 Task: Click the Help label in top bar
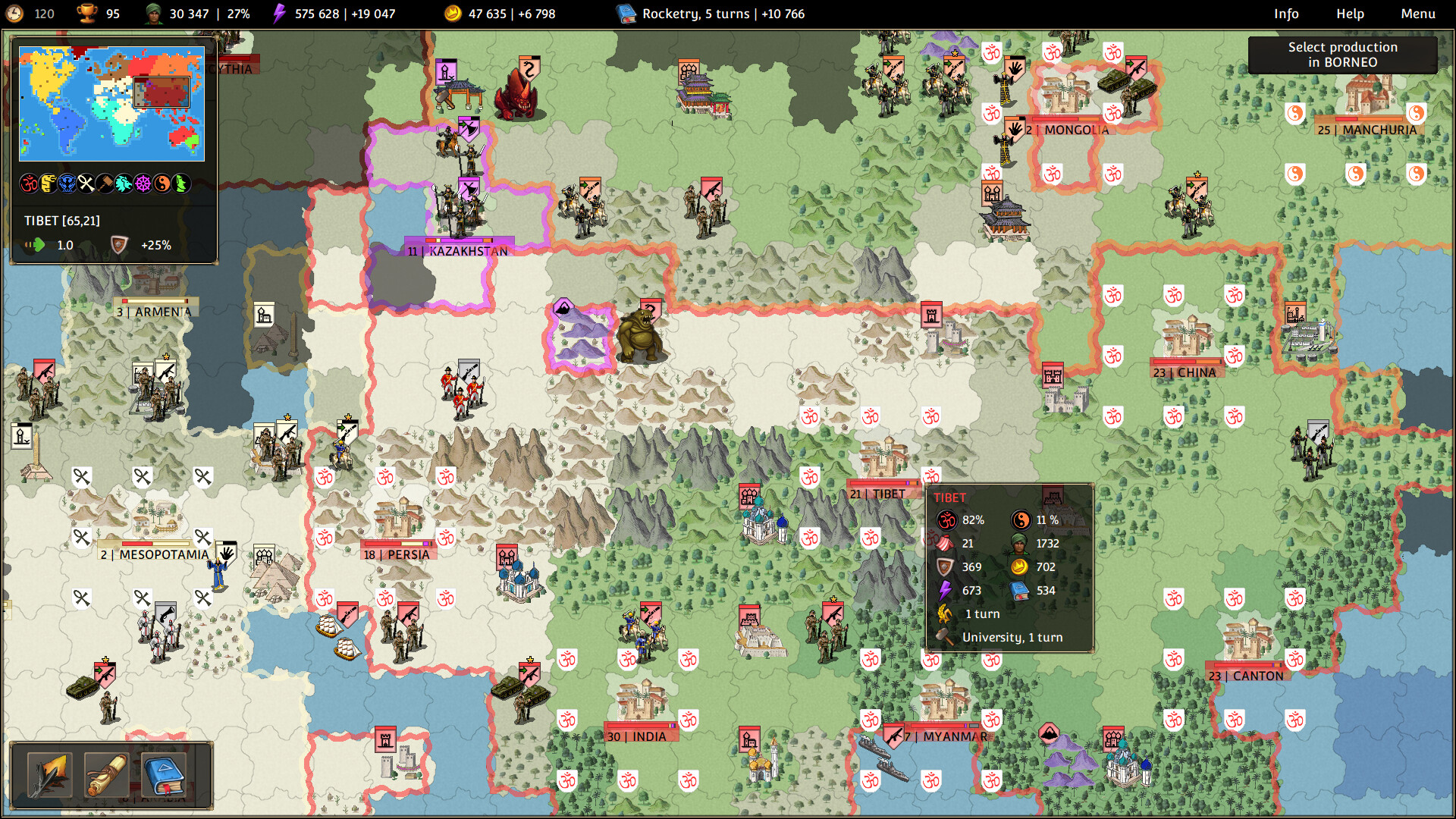pyautogui.click(x=1351, y=13)
